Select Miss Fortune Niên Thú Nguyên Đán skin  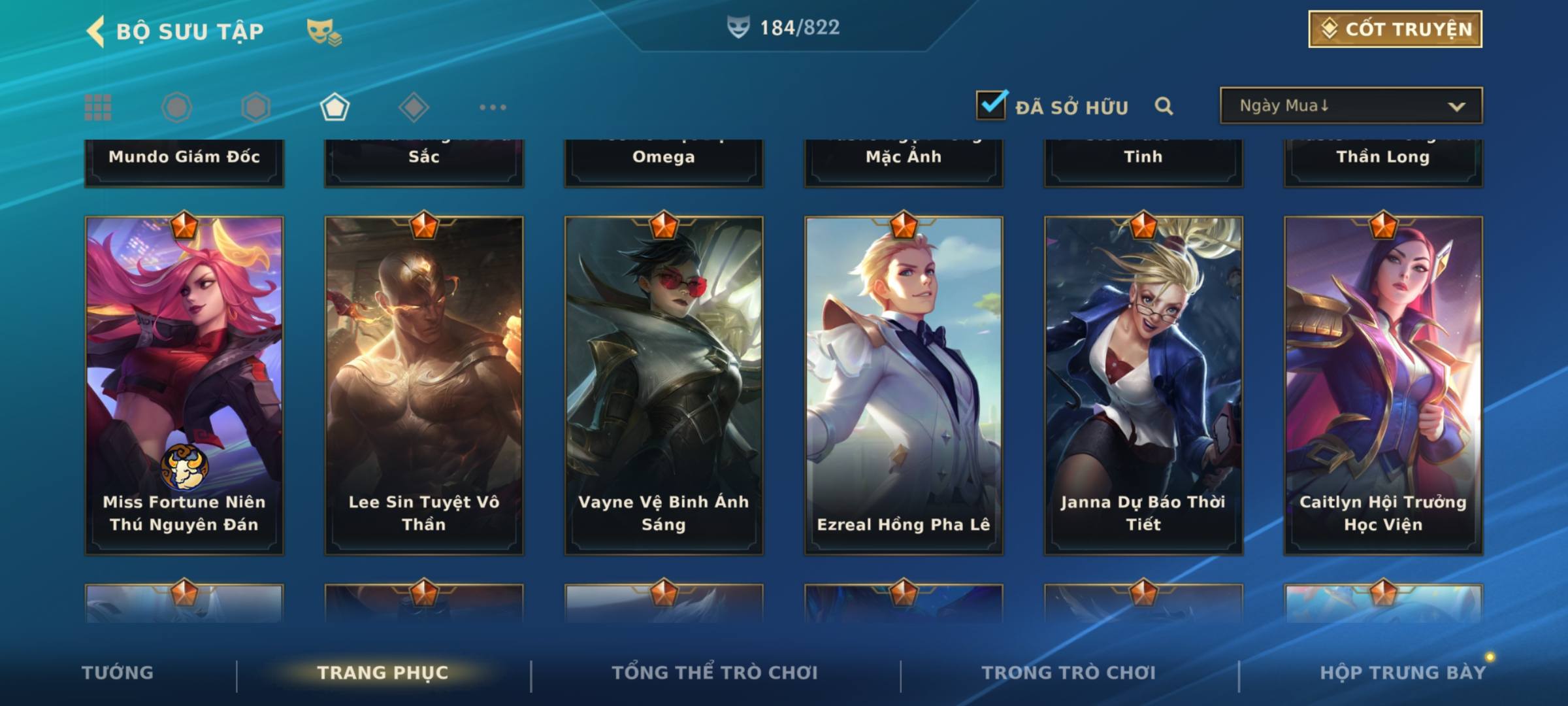coord(184,386)
